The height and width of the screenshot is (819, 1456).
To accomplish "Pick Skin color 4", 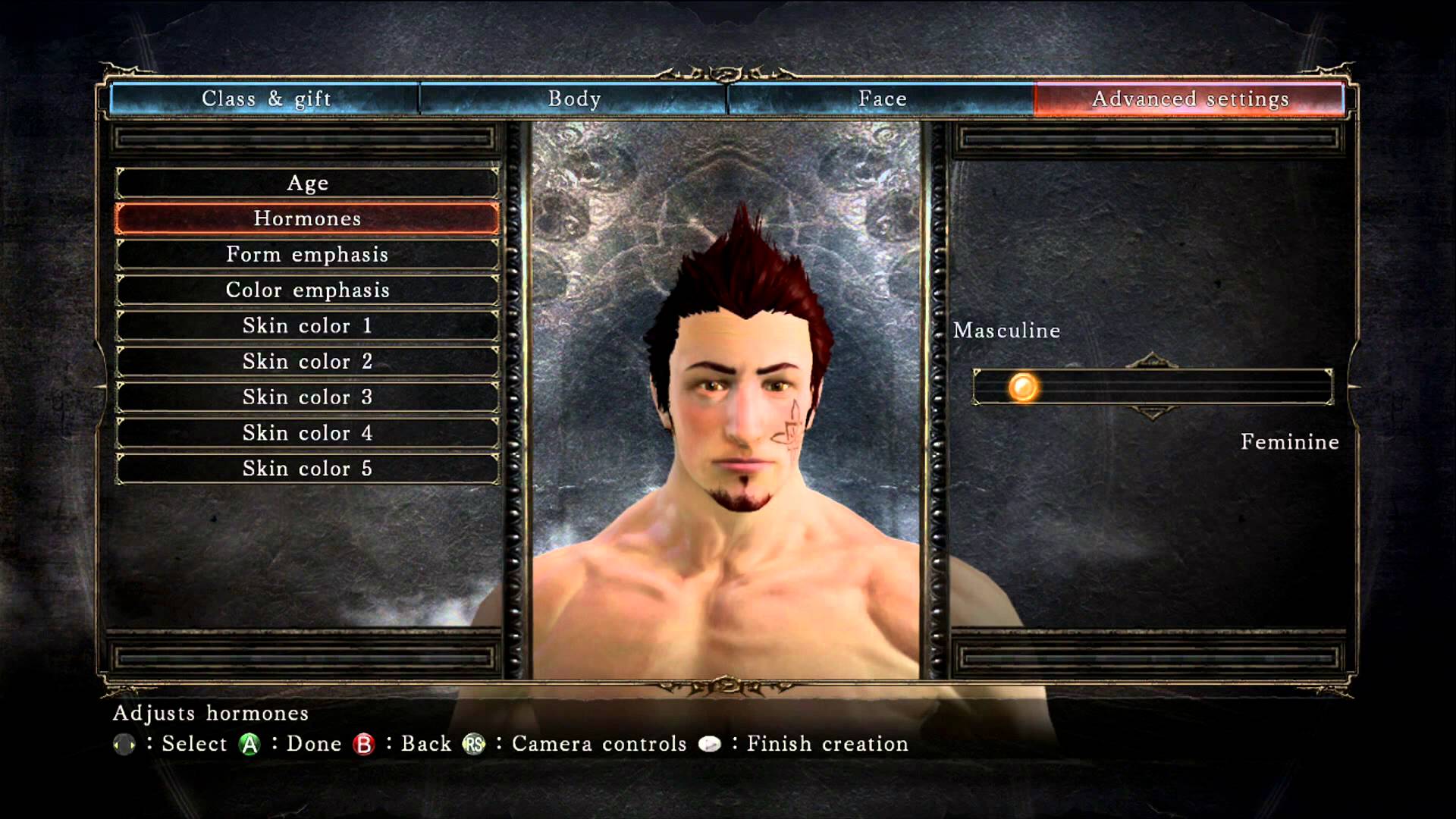I will [x=307, y=433].
